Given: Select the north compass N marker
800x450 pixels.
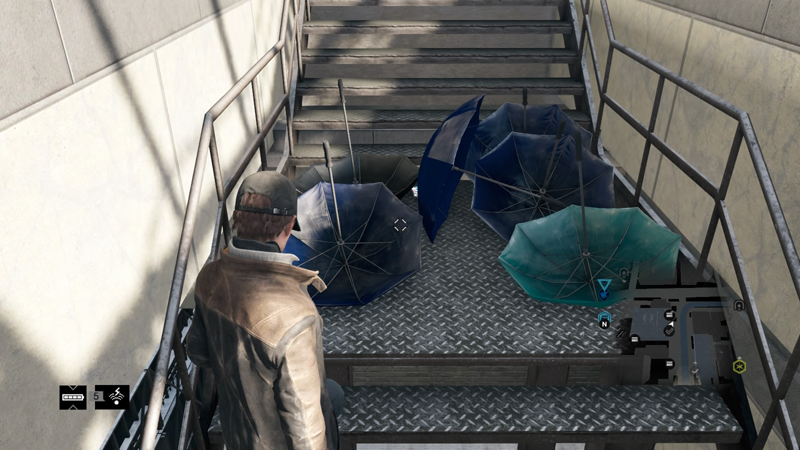Looking at the screenshot, I should (x=604, y=320).
